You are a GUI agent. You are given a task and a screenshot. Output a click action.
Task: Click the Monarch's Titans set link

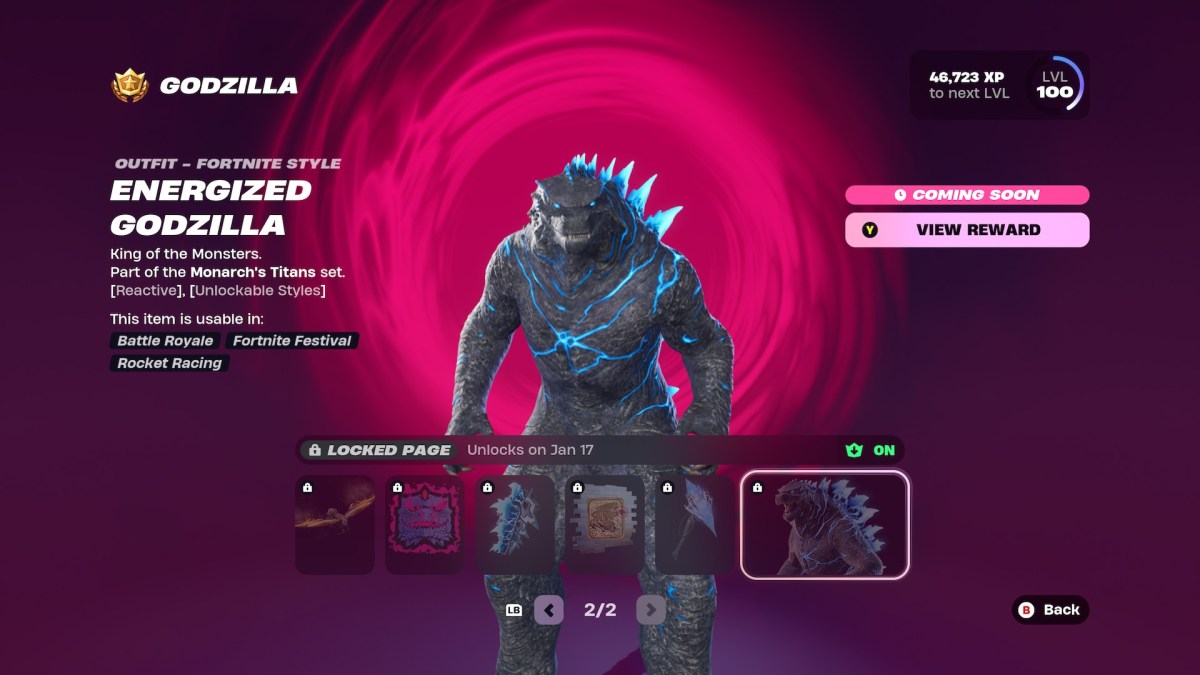point(253,272)
